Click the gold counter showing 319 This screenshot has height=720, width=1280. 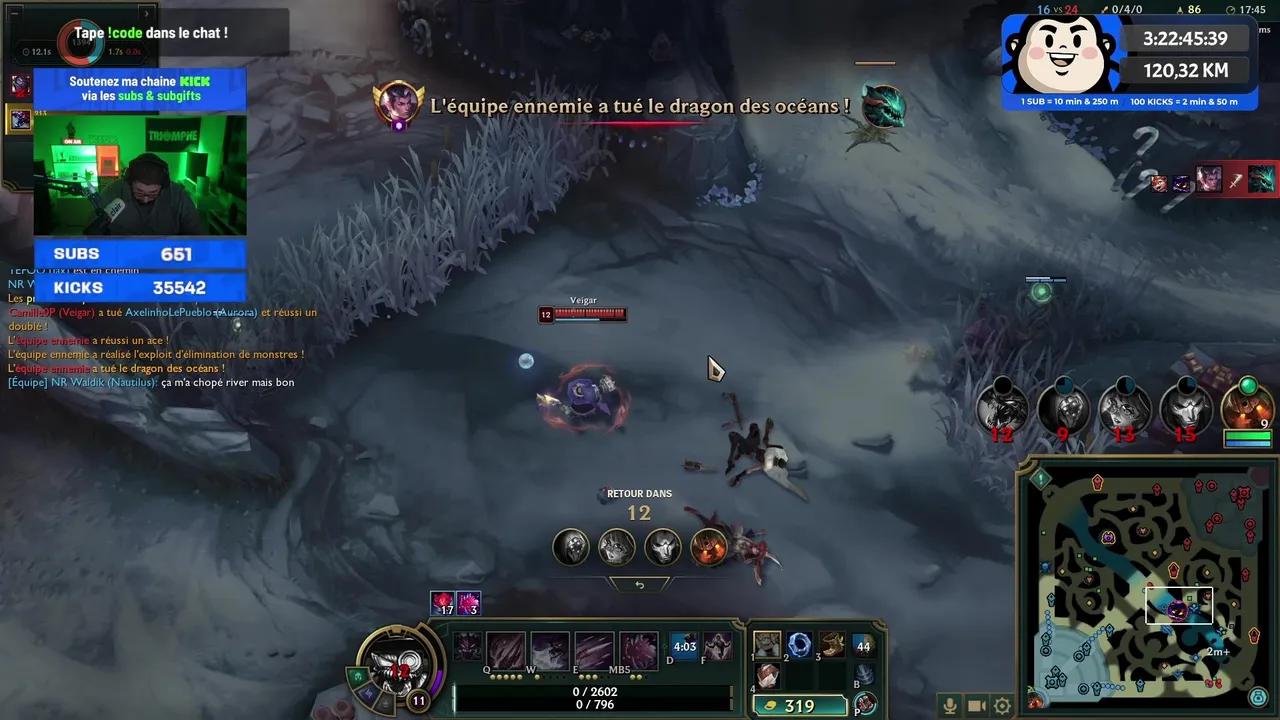pos(800,705)
